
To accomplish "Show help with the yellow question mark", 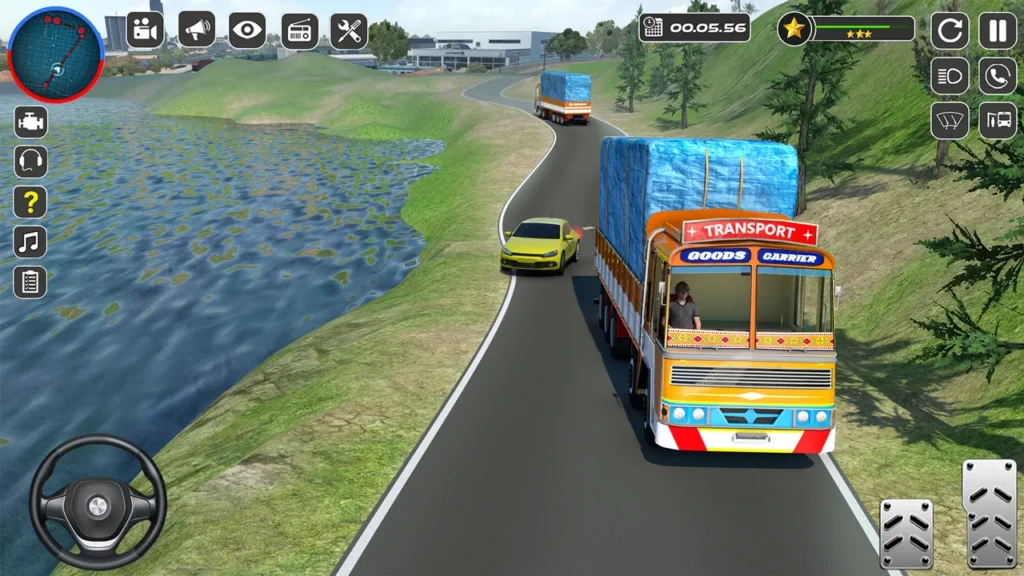I will point(30,202).
